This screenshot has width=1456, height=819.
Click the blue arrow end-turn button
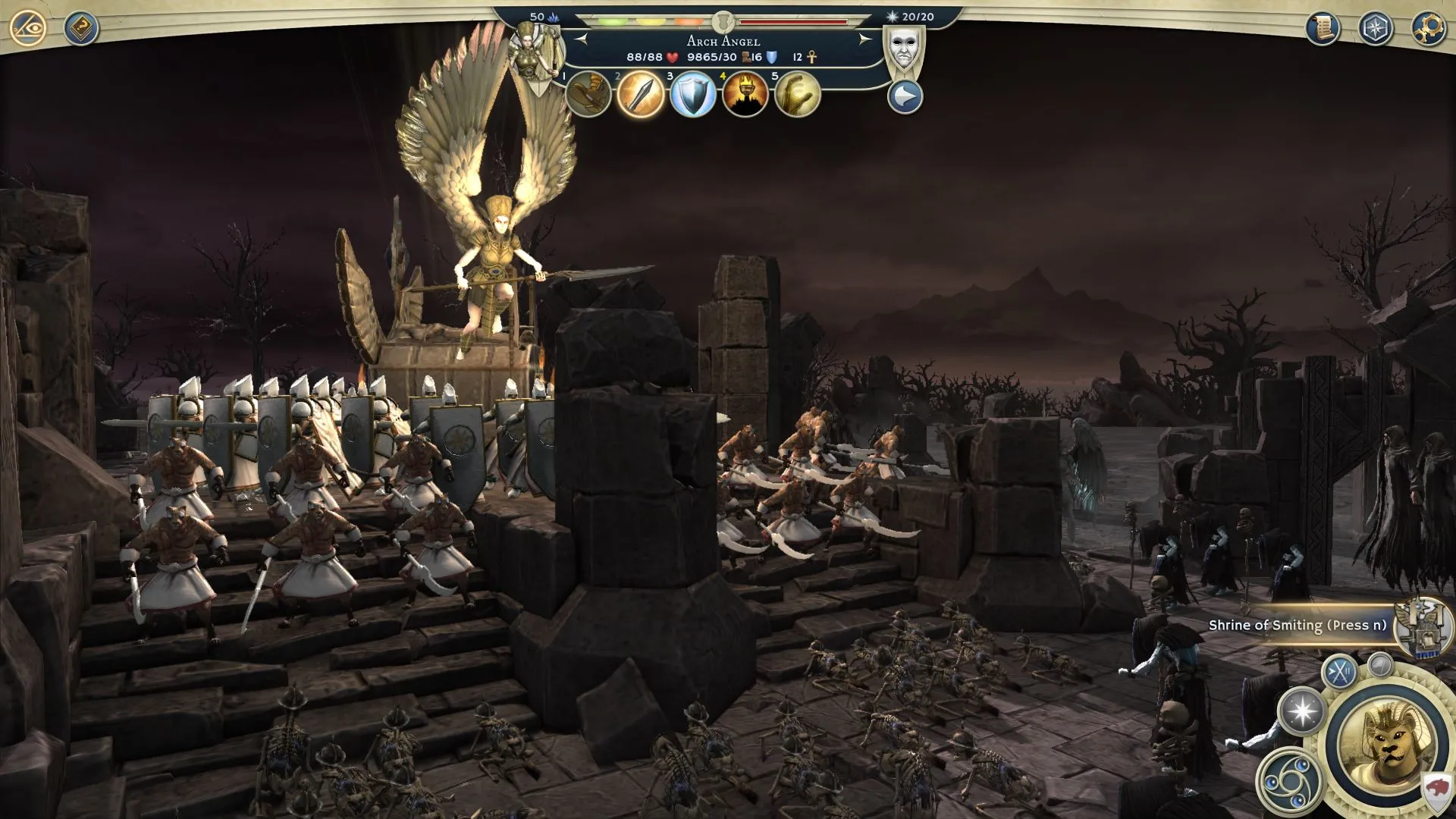click(905, 98)
